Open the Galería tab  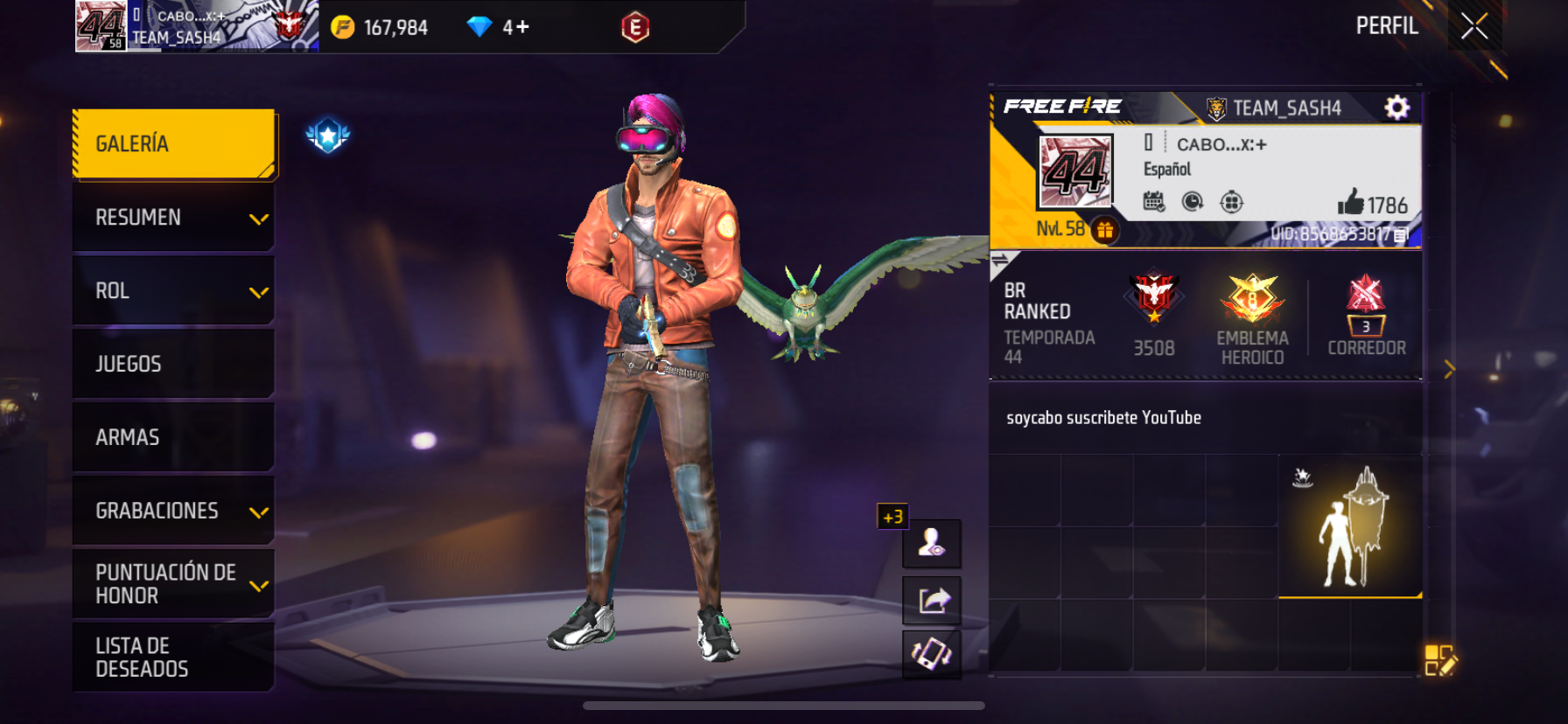[x=173, y=144]
